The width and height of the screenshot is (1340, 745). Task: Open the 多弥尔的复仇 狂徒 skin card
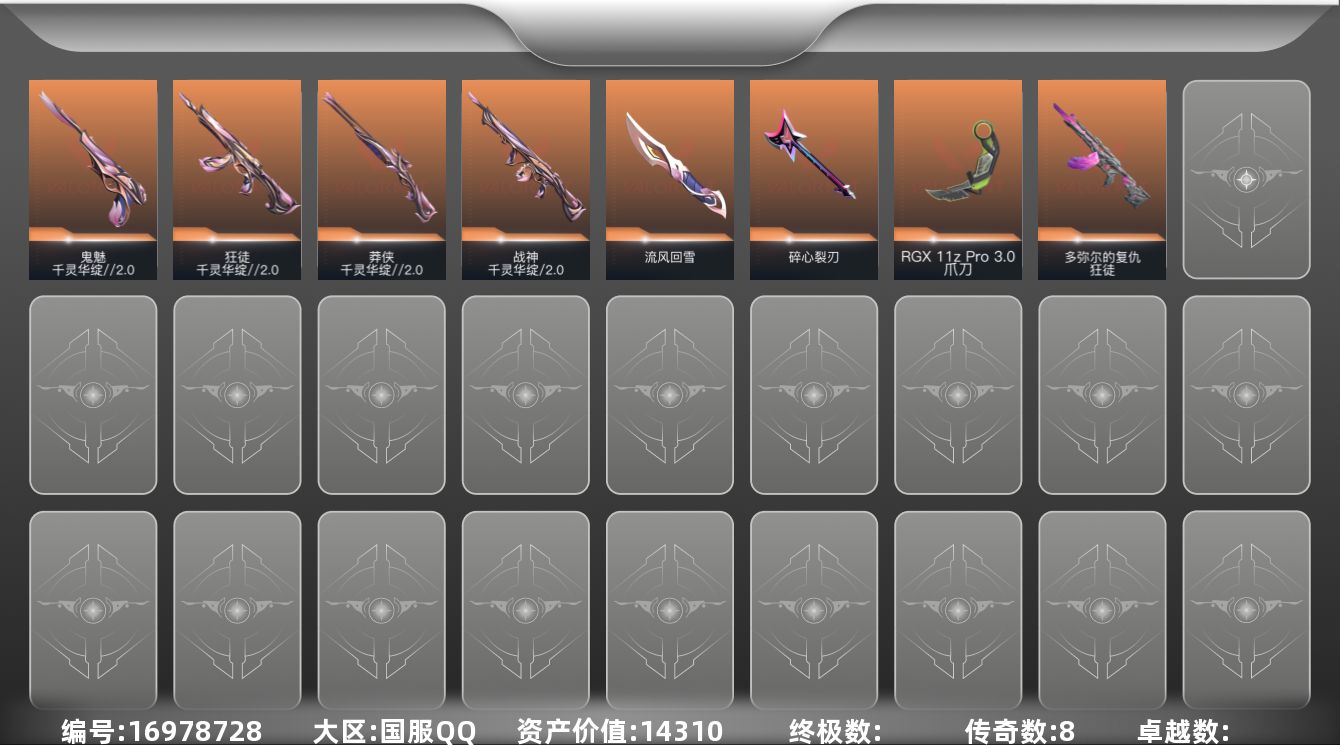coord(1101,178)
